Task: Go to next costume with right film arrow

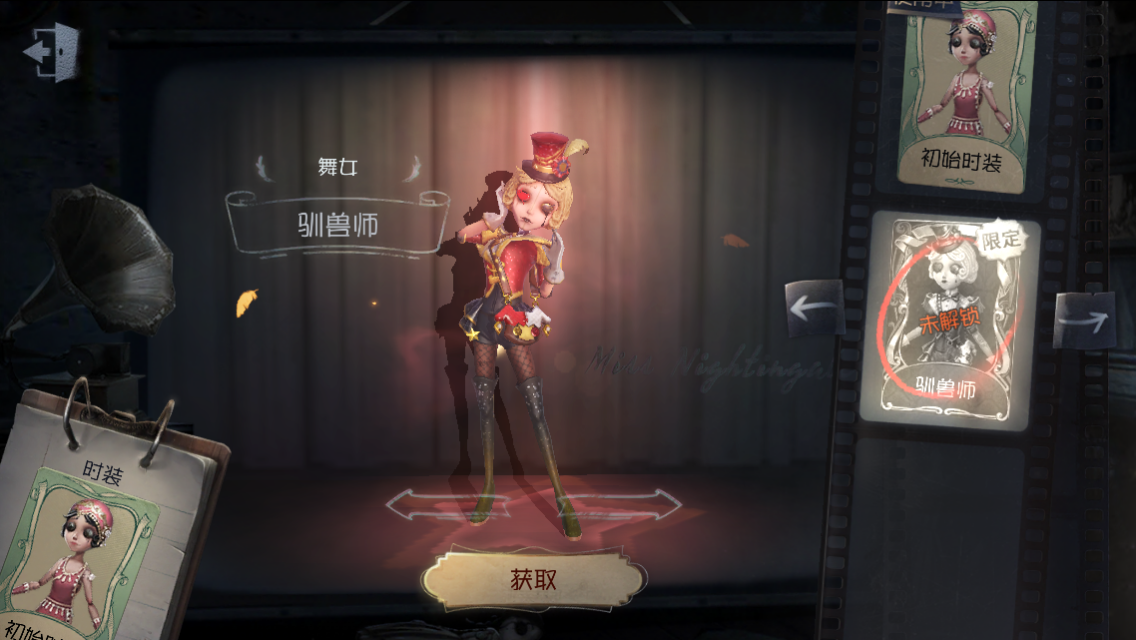Action: [1084, 320]
